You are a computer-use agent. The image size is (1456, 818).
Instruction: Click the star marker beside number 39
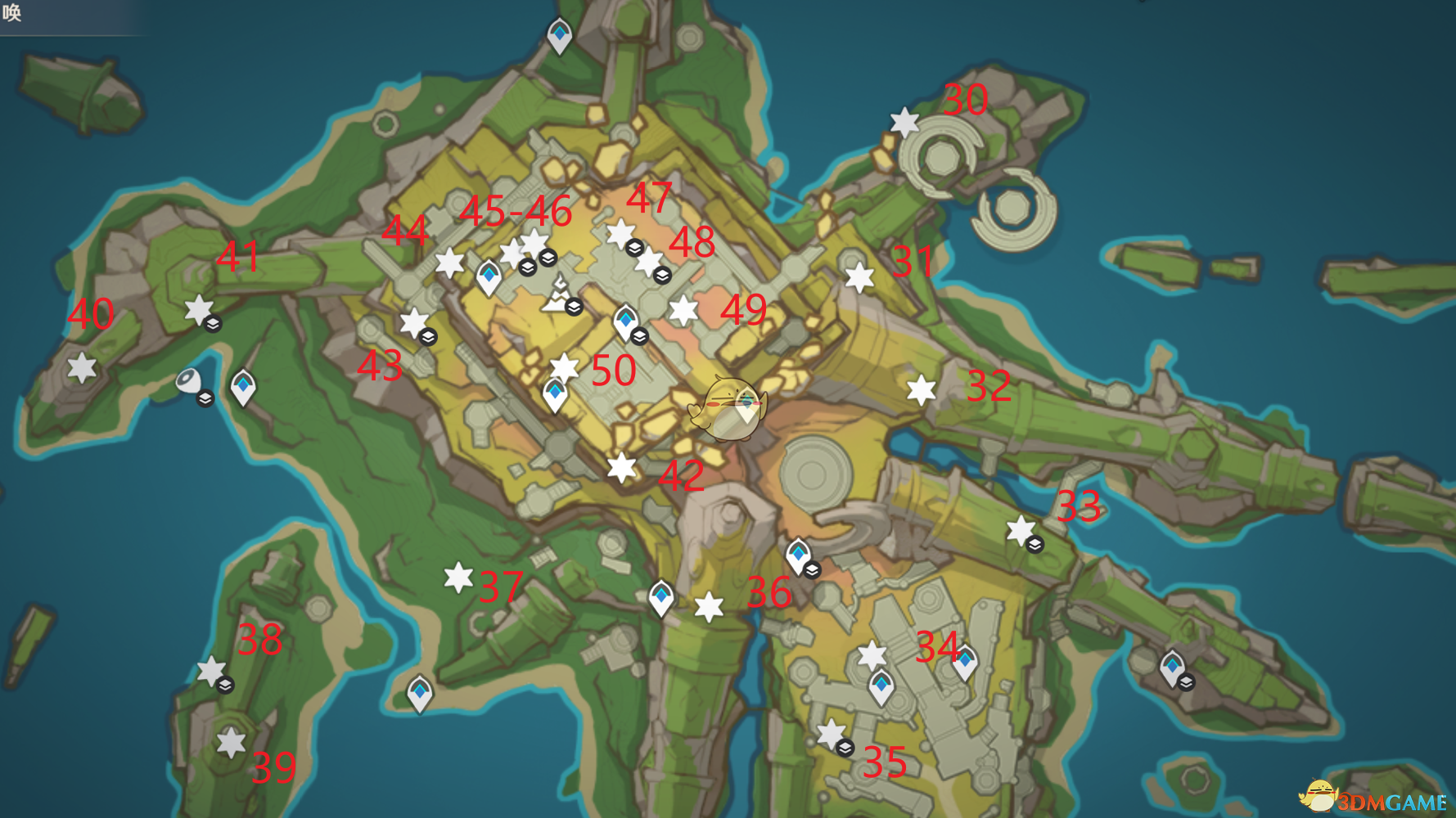pos(231,743)
